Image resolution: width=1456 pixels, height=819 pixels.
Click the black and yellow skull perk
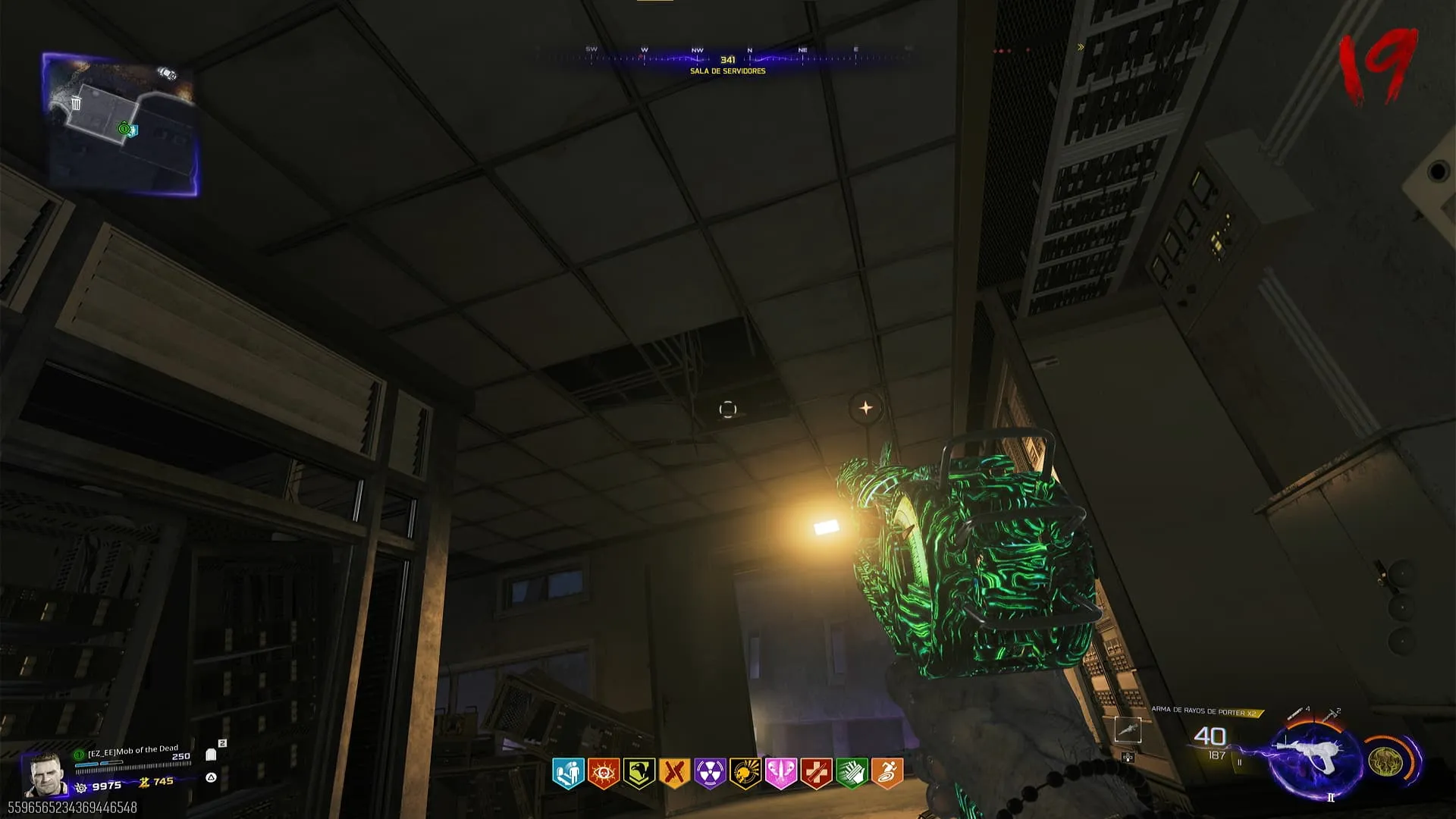(745, 773)
